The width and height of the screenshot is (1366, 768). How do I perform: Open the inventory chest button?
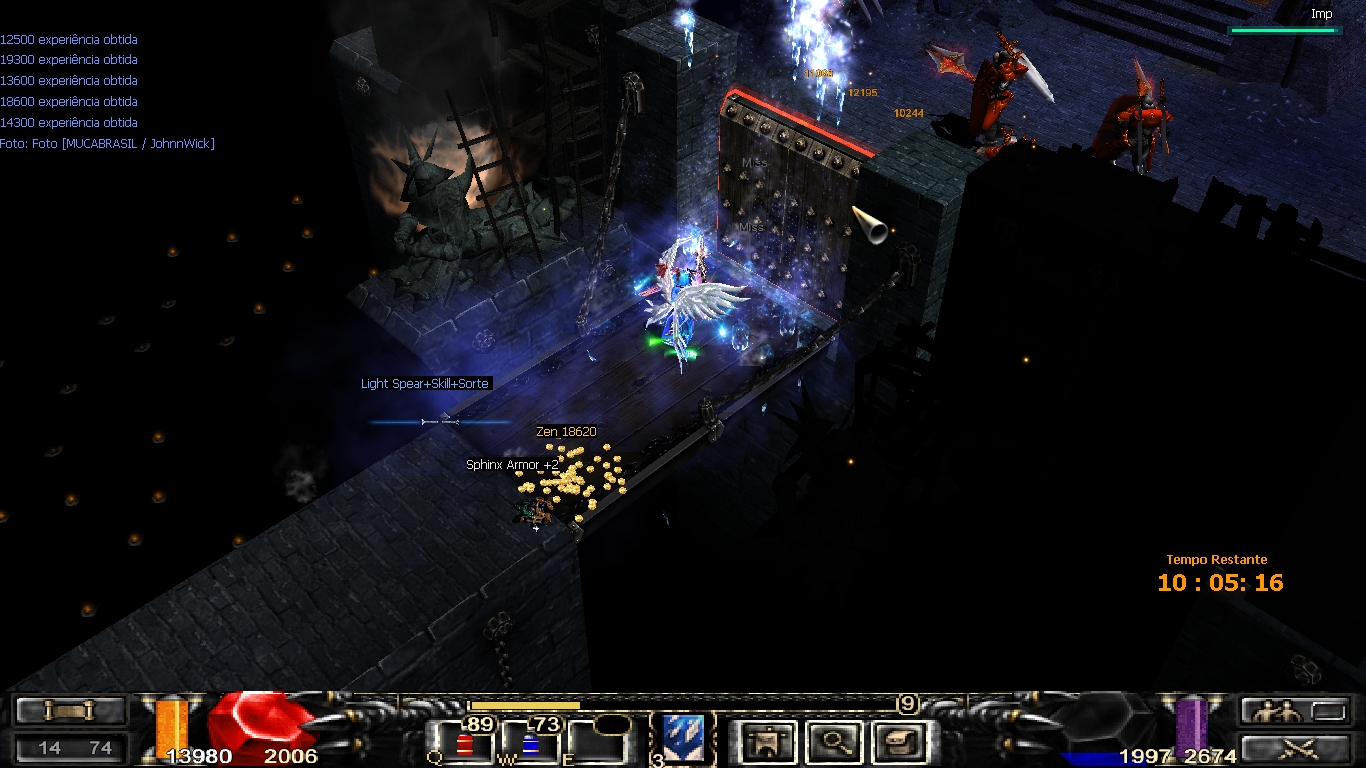click(899, 742)
